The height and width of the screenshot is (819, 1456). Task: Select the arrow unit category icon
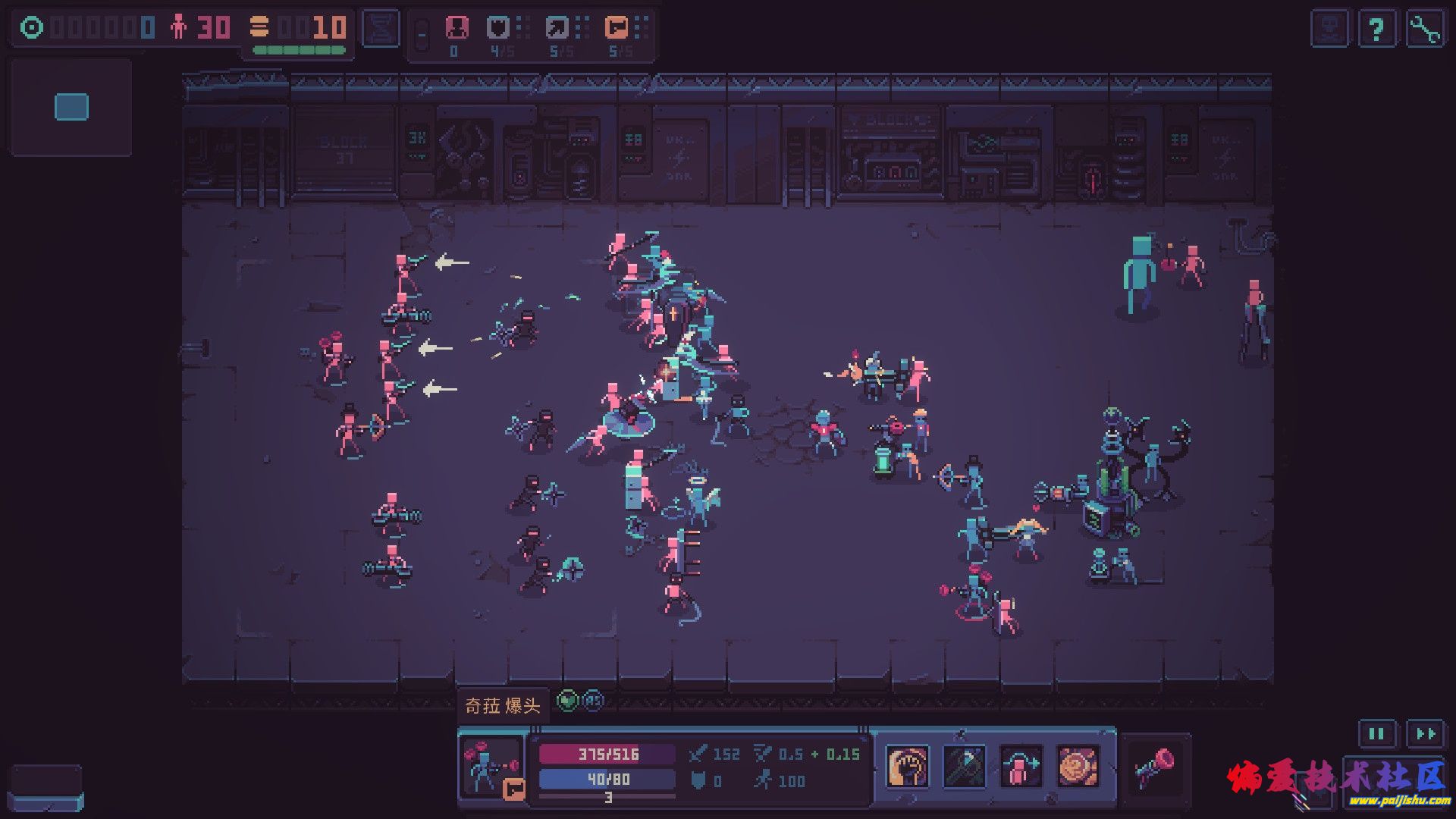[x=557, y=28]
